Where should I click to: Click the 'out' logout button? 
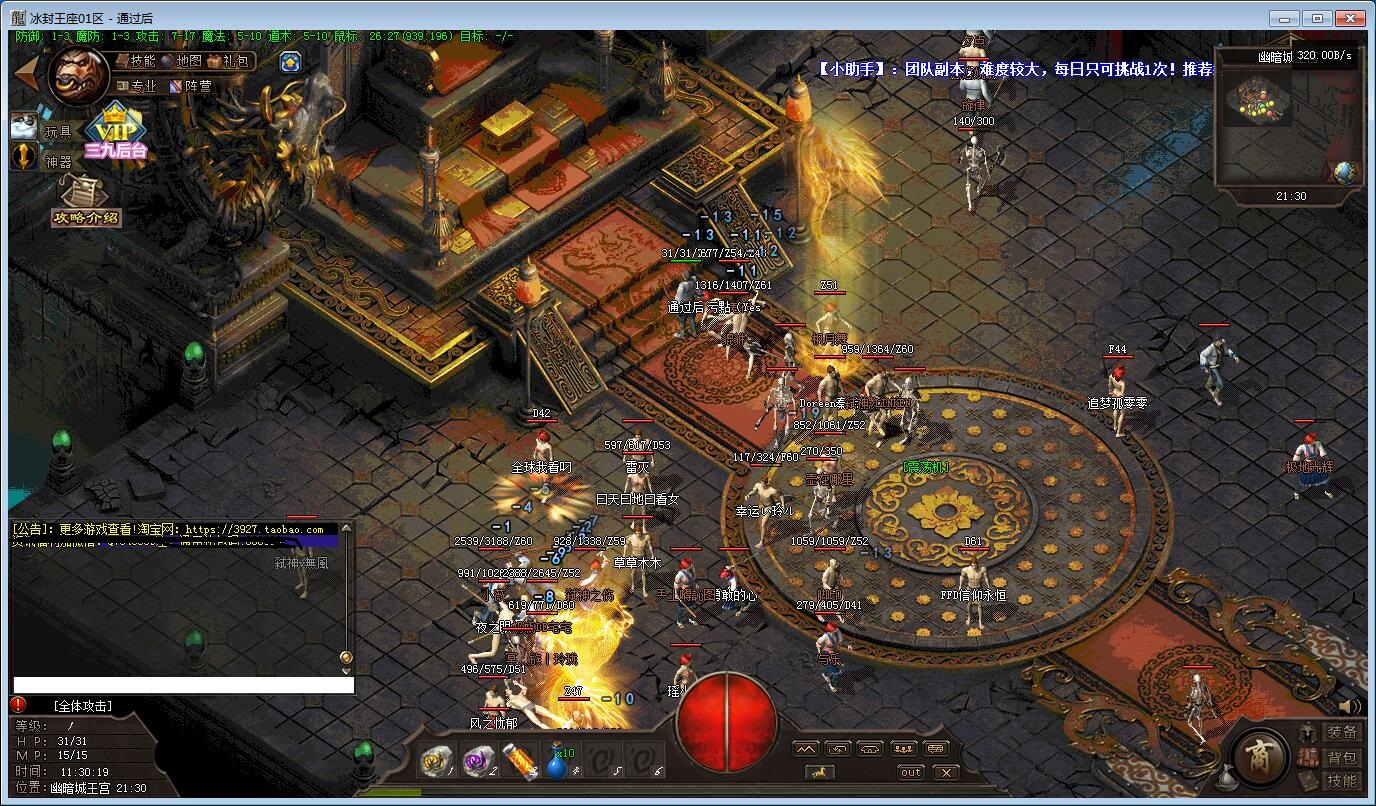point(911,772)
